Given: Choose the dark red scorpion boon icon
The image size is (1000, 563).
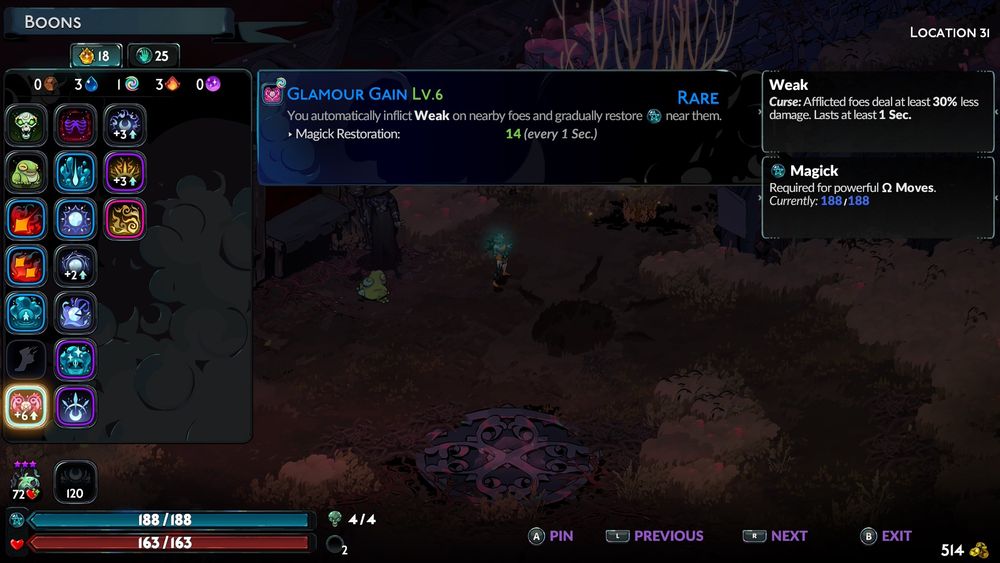Looking at the screenshot, I should click(76, 126).
